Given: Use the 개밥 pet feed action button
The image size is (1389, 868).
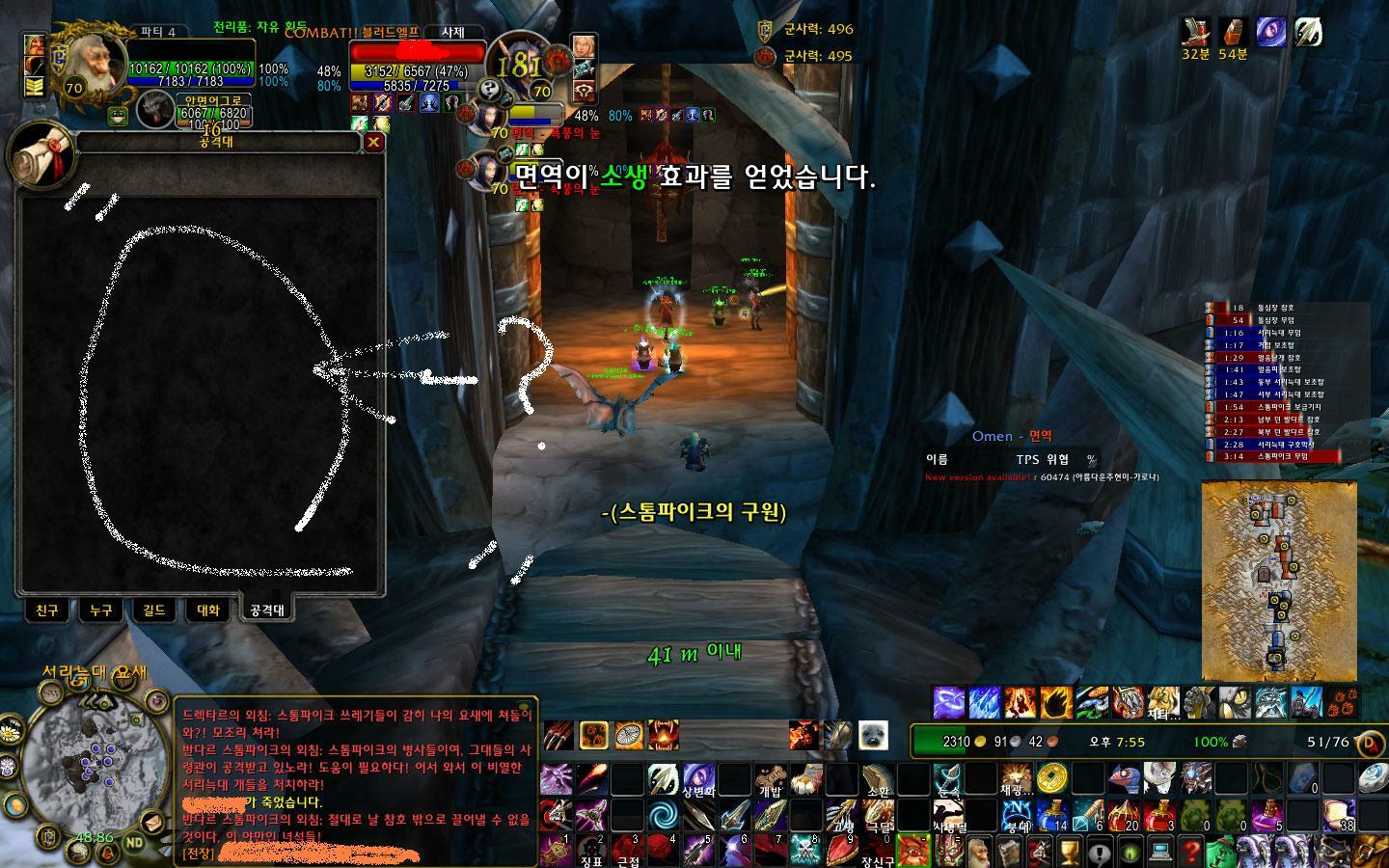Looking at the screenshot, I should [x=770, y=777].
